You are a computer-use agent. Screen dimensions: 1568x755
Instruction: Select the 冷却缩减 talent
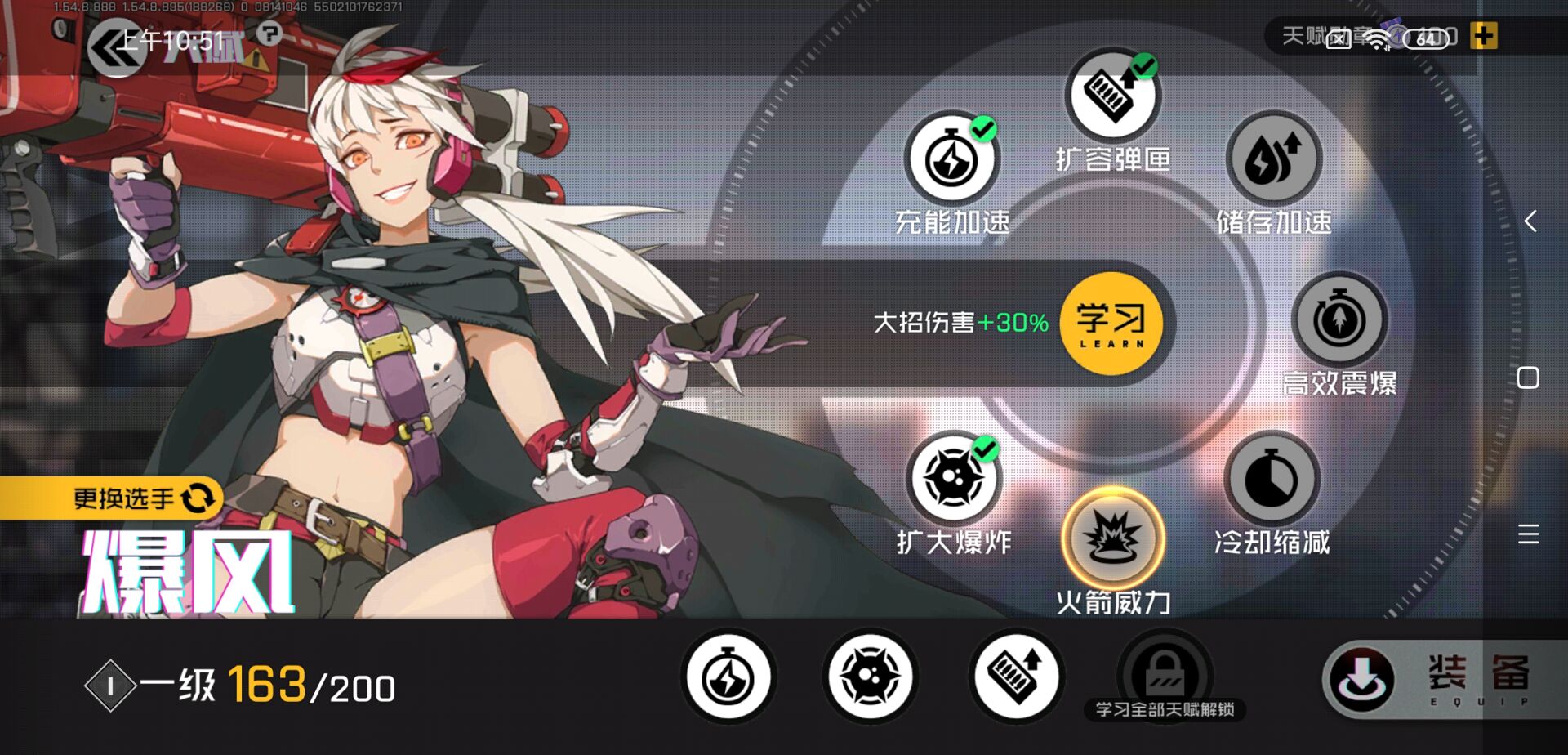tap(1271, 480)
